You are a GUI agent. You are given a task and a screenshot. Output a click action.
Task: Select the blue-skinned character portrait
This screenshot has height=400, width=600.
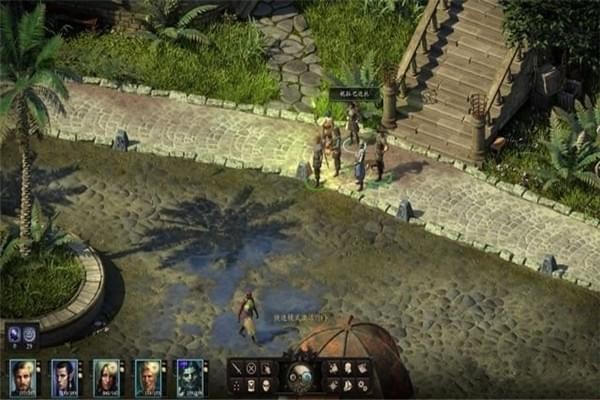click(x=190, y=377)
